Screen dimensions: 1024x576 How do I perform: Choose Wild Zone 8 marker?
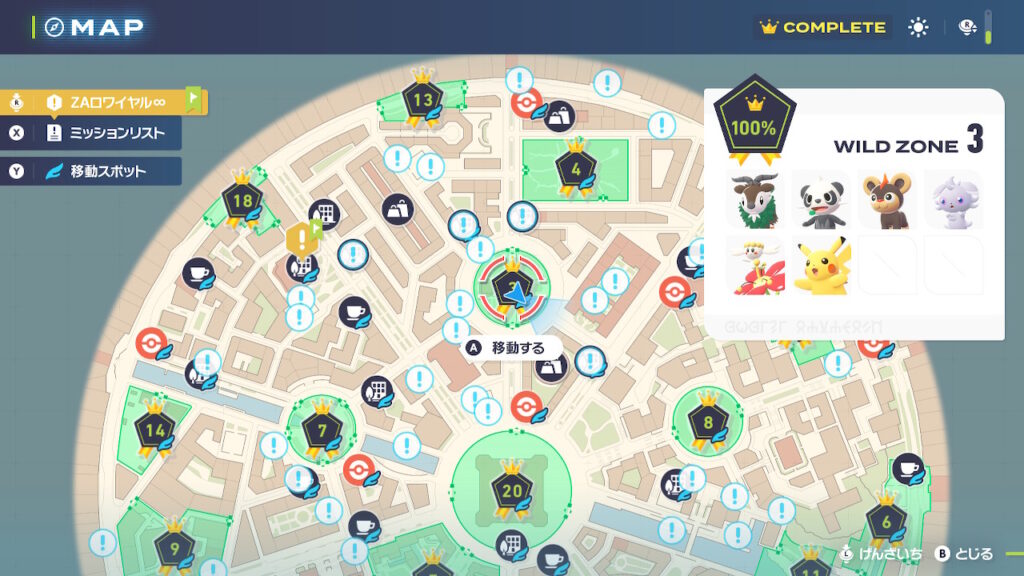(x=708, y=422)
